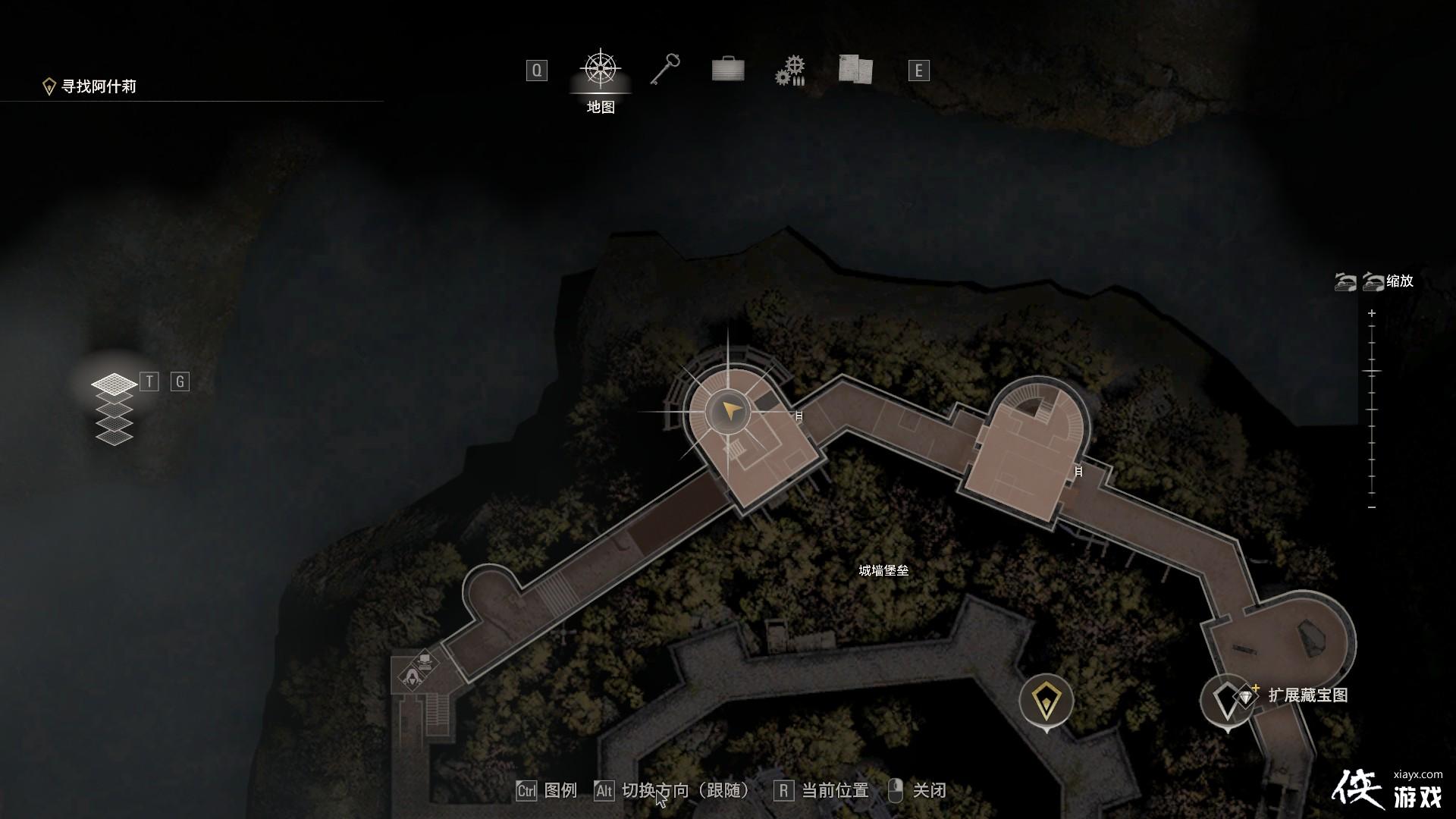The width and height of the screenshot is (1456, 819).
Task: Switch to the files documents tab
Action: tap(855, 70)
